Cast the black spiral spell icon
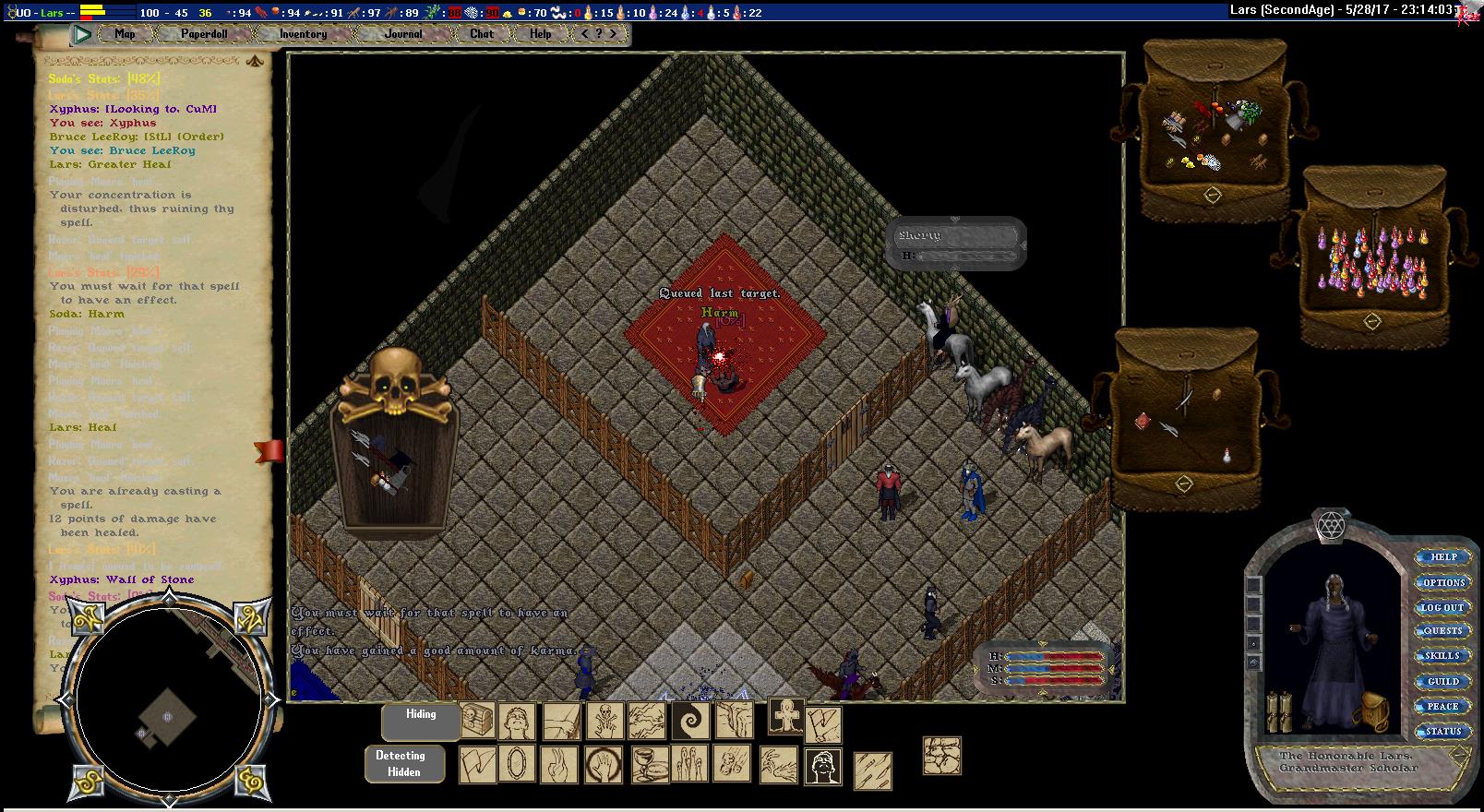The width and height of the screenshot is (1484, 812). tap(689, 721)
